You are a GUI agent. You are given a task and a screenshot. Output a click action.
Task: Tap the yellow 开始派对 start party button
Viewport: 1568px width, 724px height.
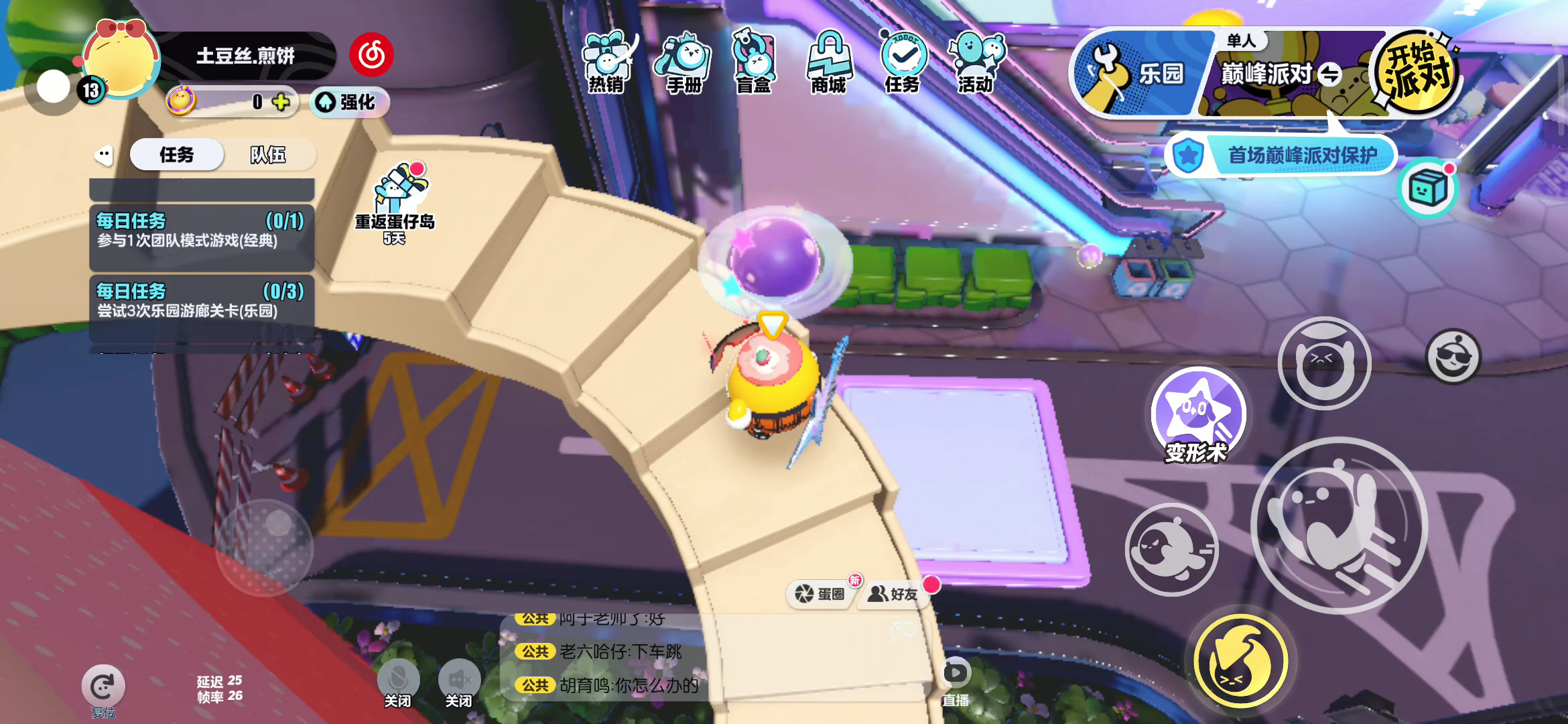[1415, 72]
